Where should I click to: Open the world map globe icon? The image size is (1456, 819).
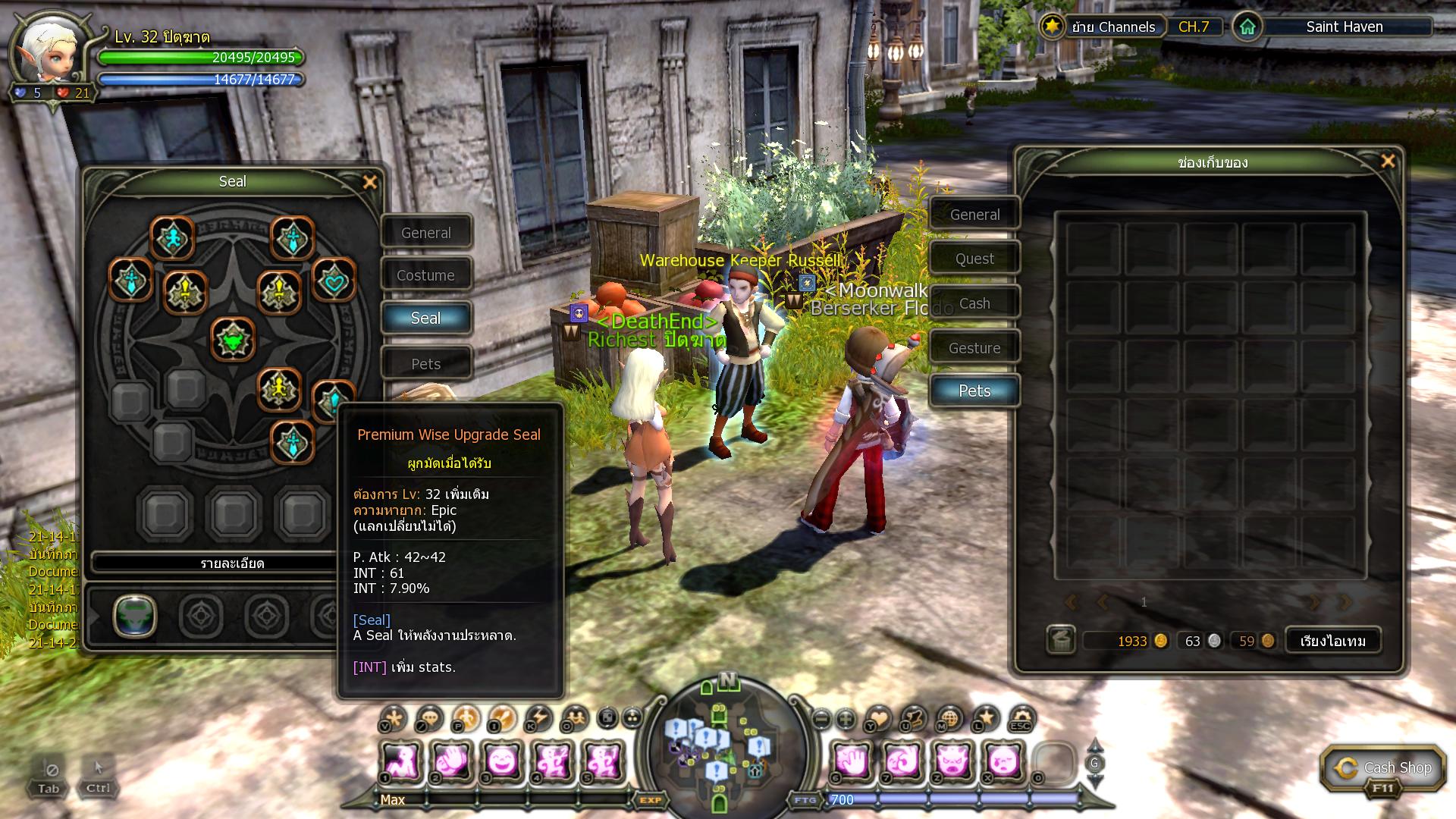coord(949,717)
